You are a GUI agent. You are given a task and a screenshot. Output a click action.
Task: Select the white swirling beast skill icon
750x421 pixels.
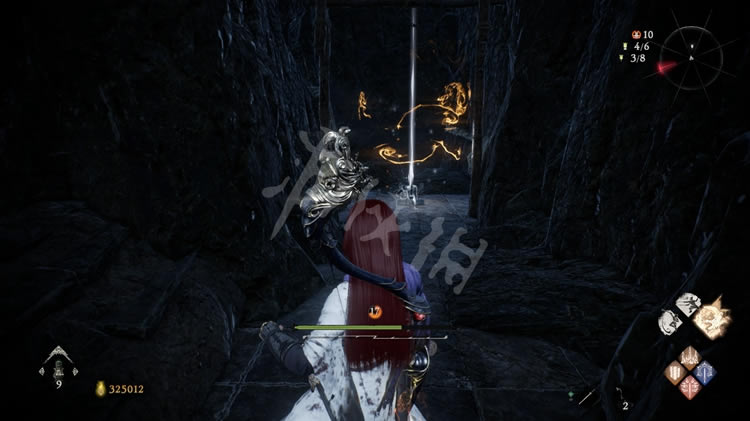(667, 320)
